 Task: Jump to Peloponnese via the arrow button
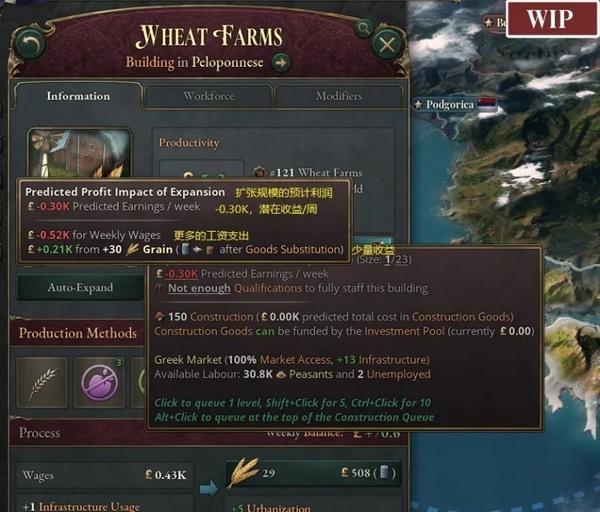281,63
